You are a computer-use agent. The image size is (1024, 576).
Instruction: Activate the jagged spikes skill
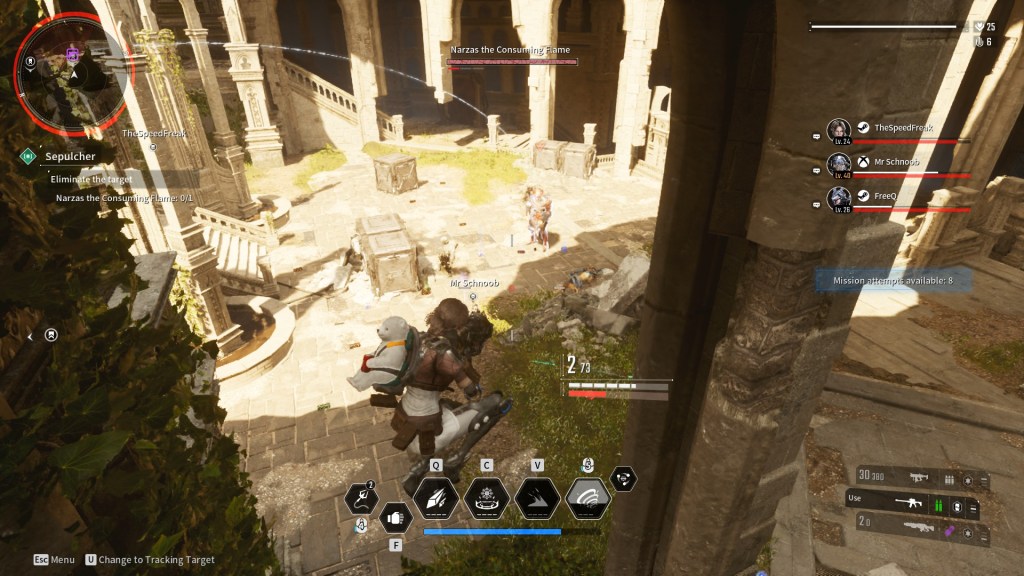coord(537,497)
